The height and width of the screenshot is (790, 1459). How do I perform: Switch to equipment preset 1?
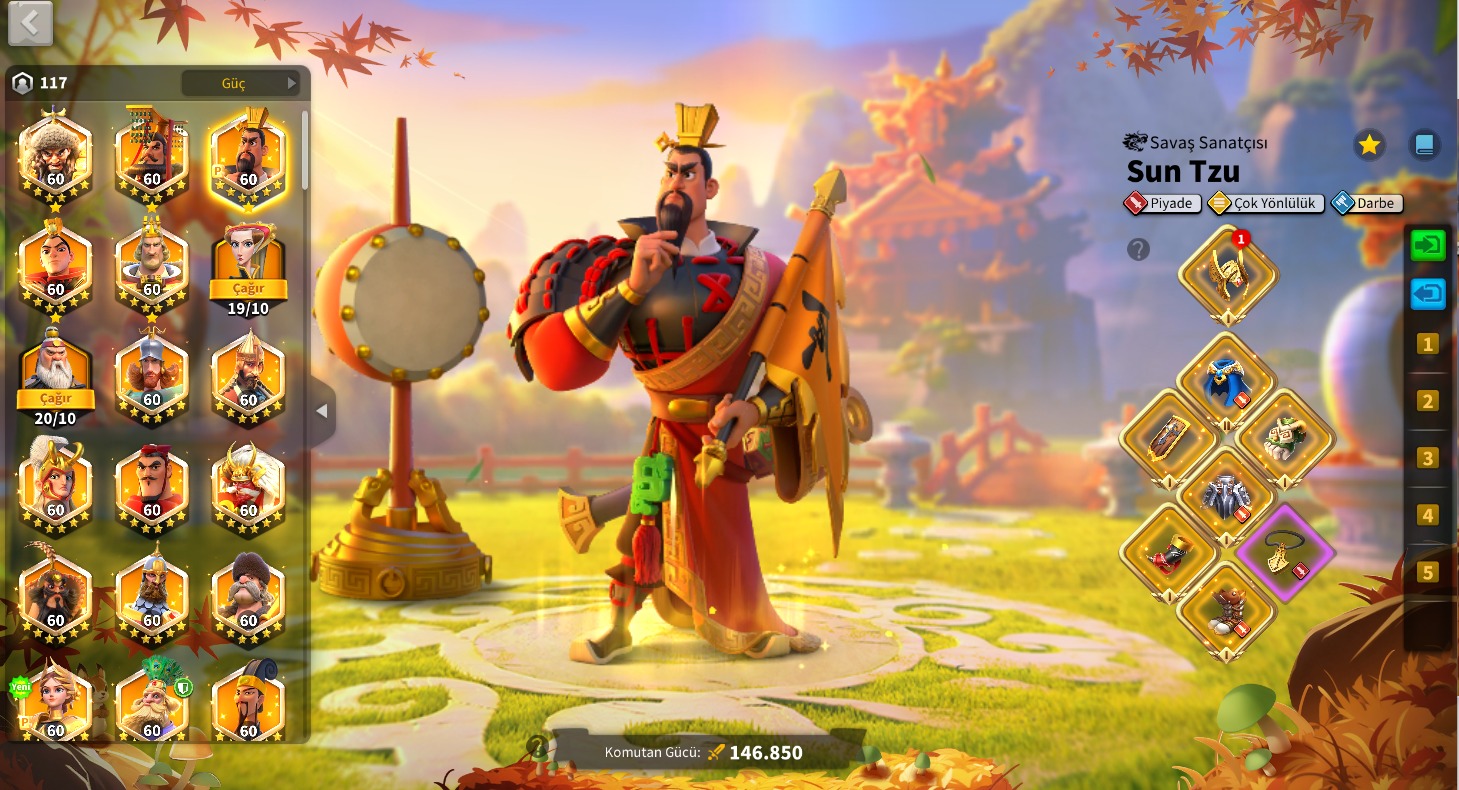coord(1427,345)
